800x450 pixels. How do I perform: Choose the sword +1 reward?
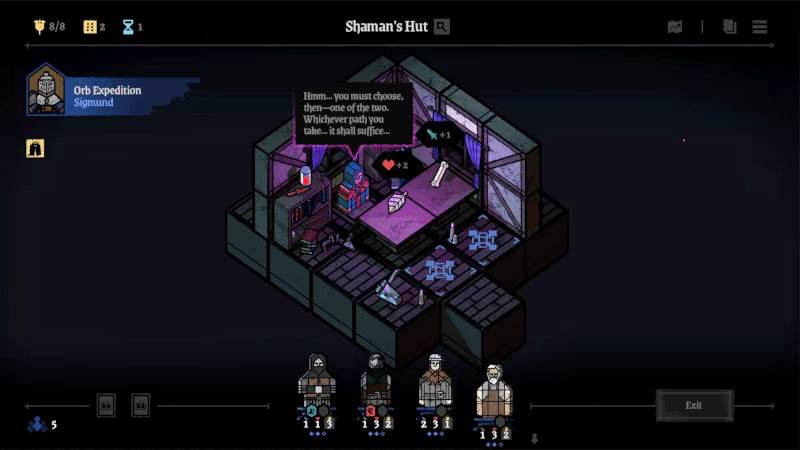pyautogui.click(x=438, y=134)
